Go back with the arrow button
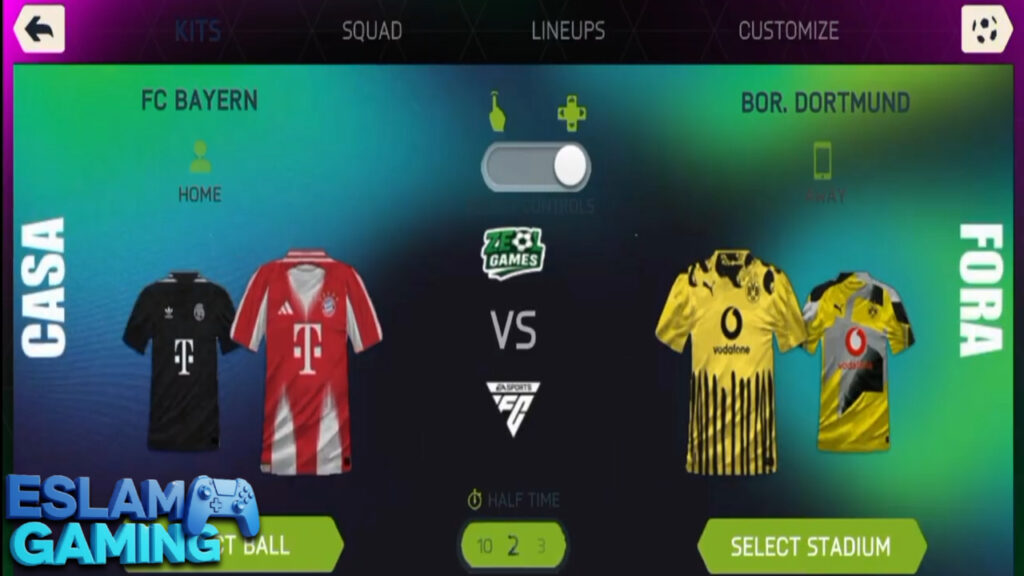This screenshot has width=1024, height=576. coord(39,29)
